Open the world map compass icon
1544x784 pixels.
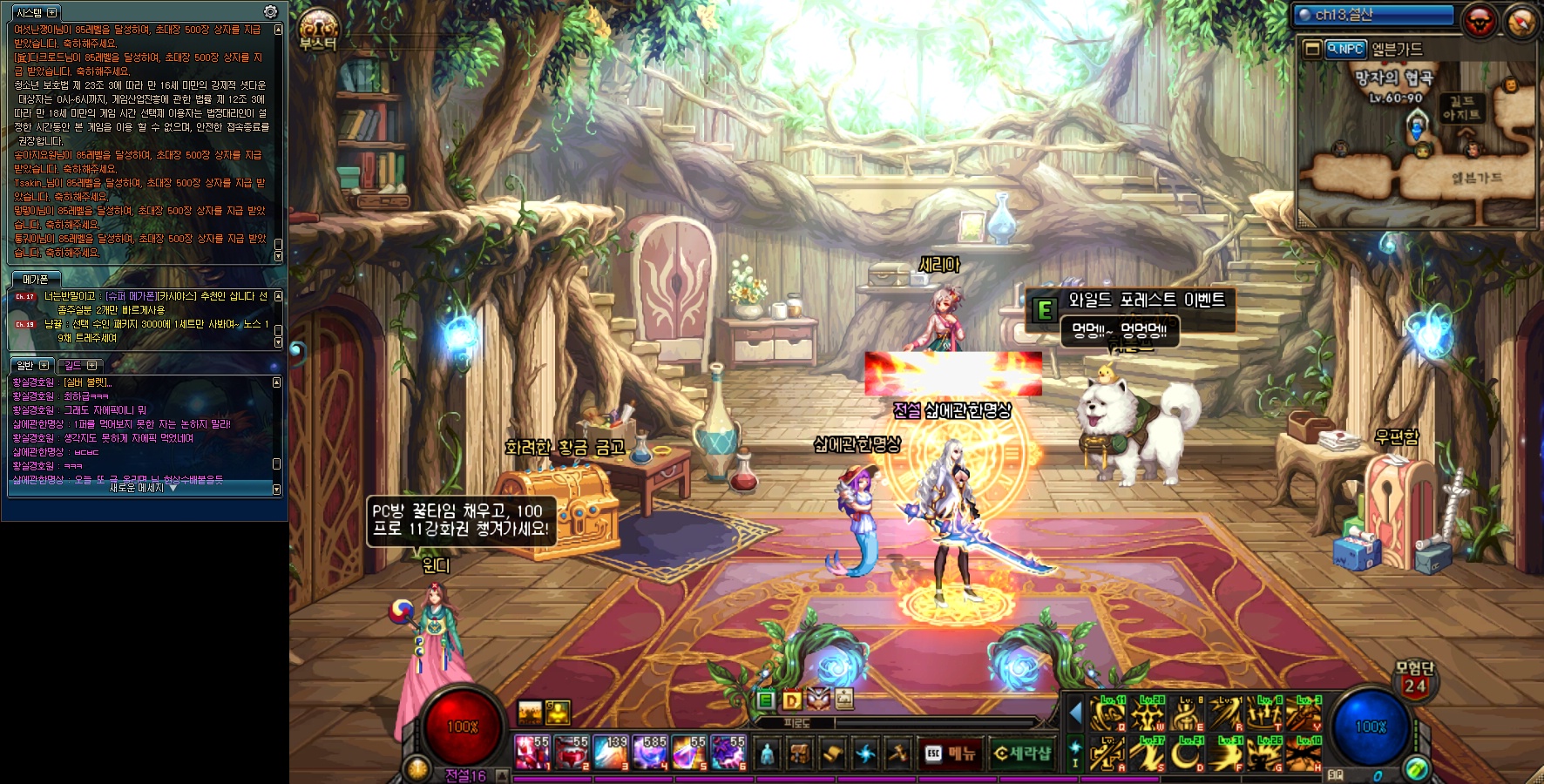[x=1520, y=22]
